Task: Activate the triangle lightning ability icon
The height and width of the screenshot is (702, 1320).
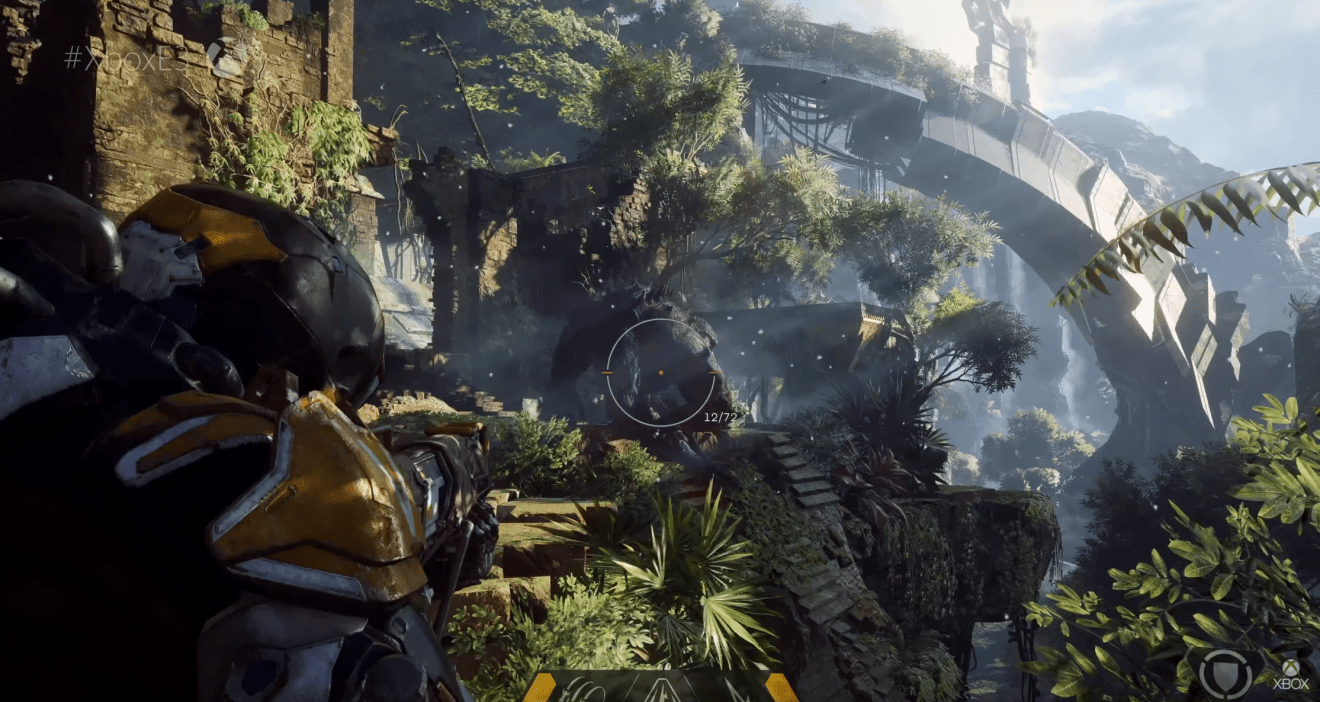Action: coord(664,690)
